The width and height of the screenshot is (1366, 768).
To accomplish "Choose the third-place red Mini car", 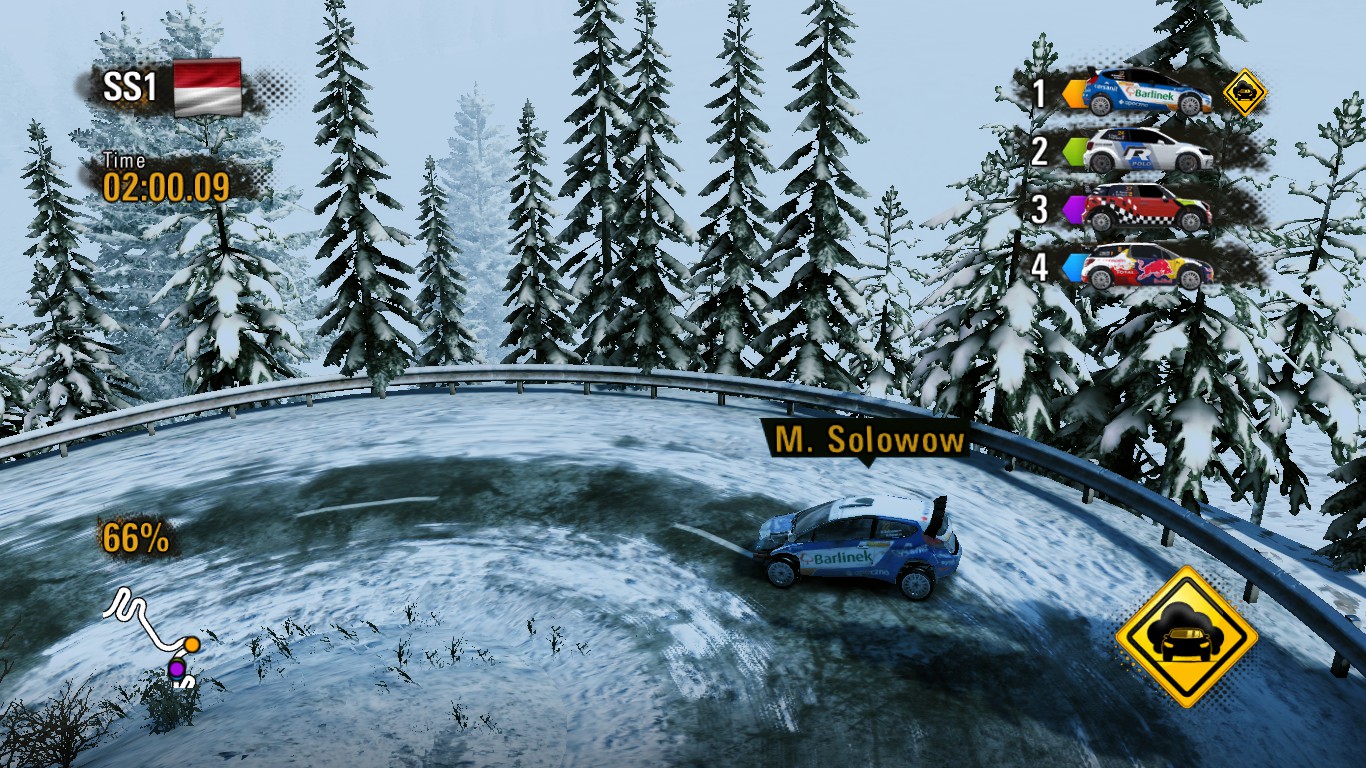I will click(x=1148, y=208).
